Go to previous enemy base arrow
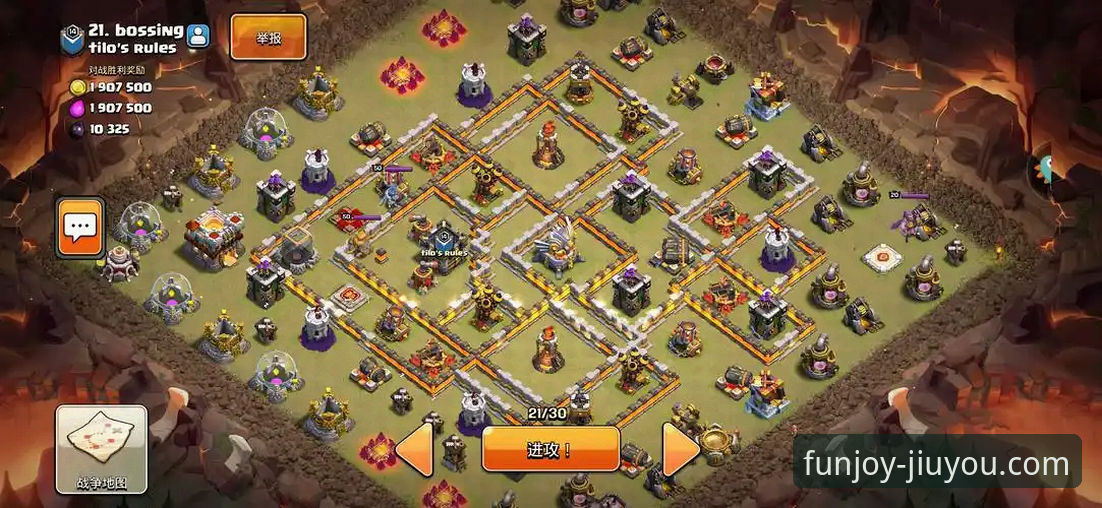 (x=415, y=449)
